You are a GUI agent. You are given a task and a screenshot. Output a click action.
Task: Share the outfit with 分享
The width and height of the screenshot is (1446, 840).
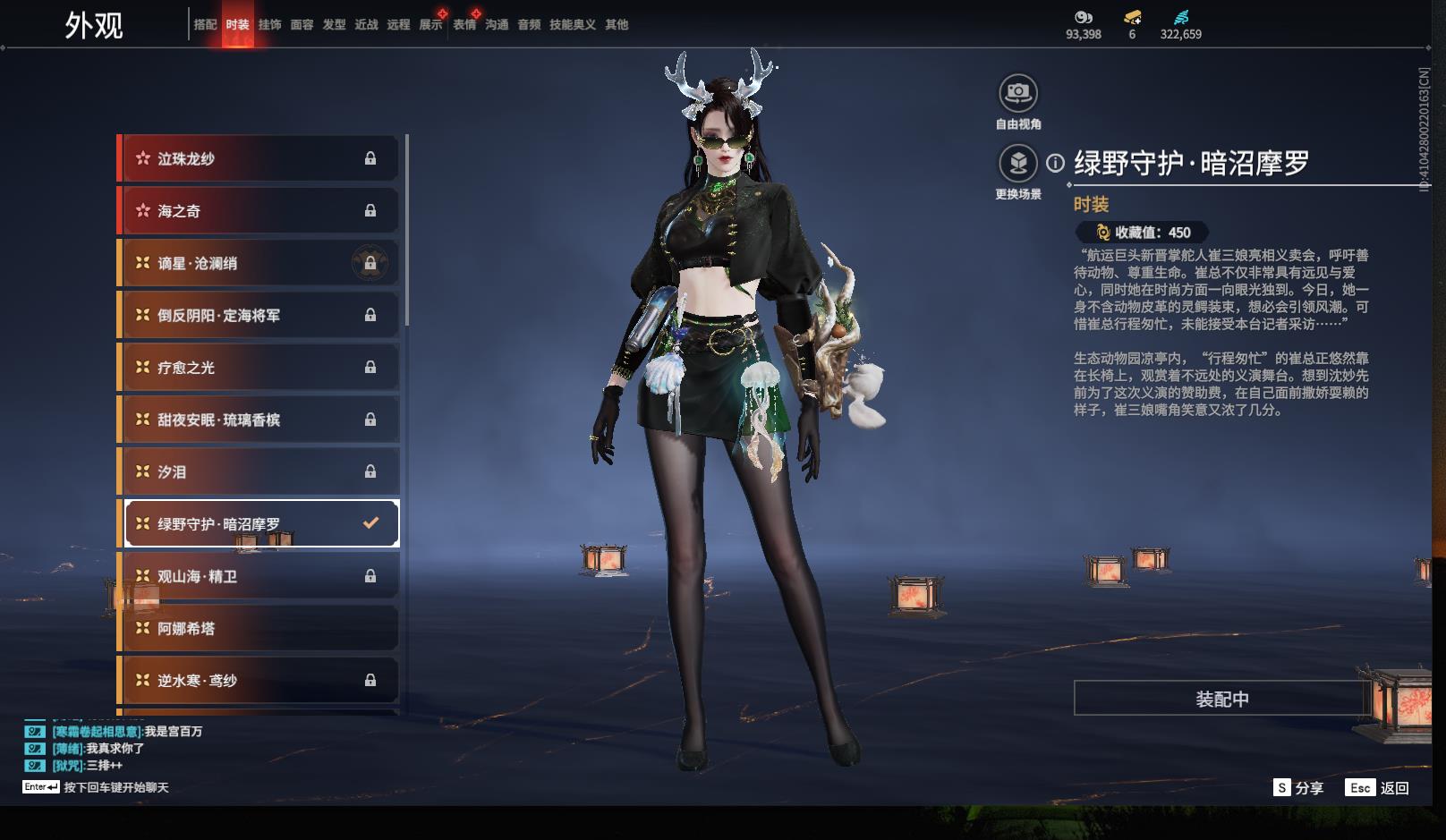tap(1298, 787)
